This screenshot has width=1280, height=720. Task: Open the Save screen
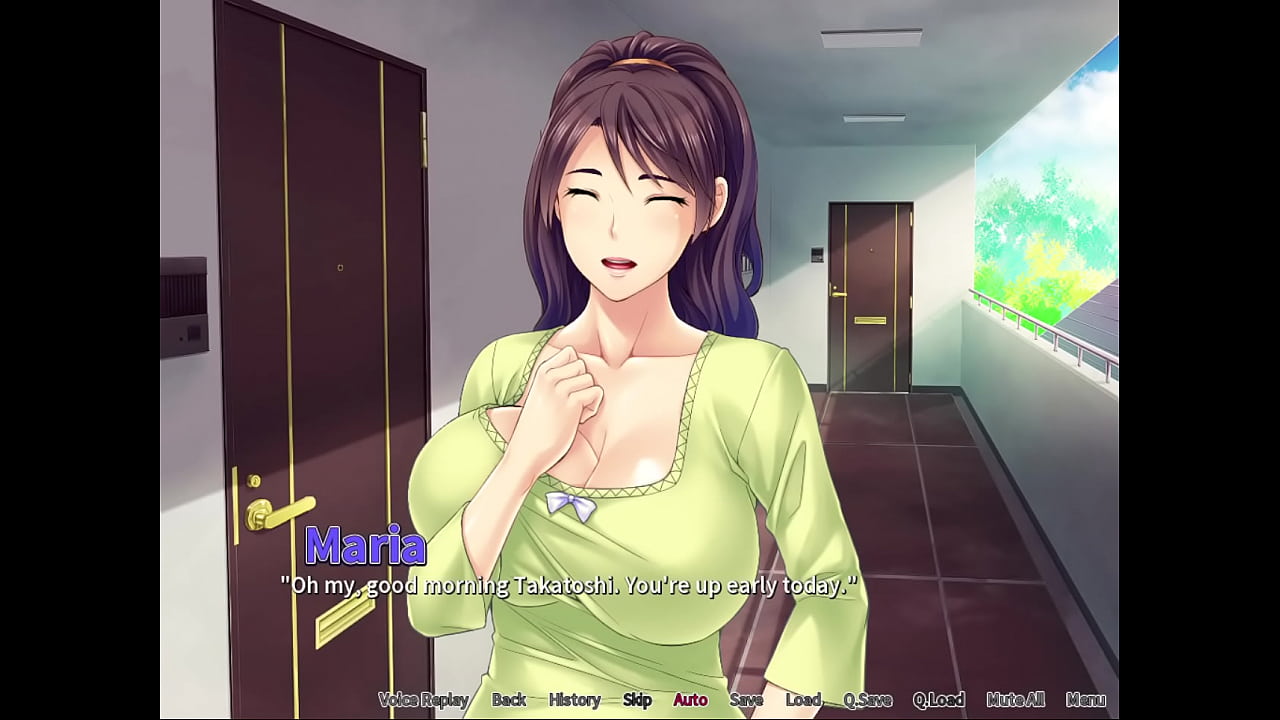[747, 700]
